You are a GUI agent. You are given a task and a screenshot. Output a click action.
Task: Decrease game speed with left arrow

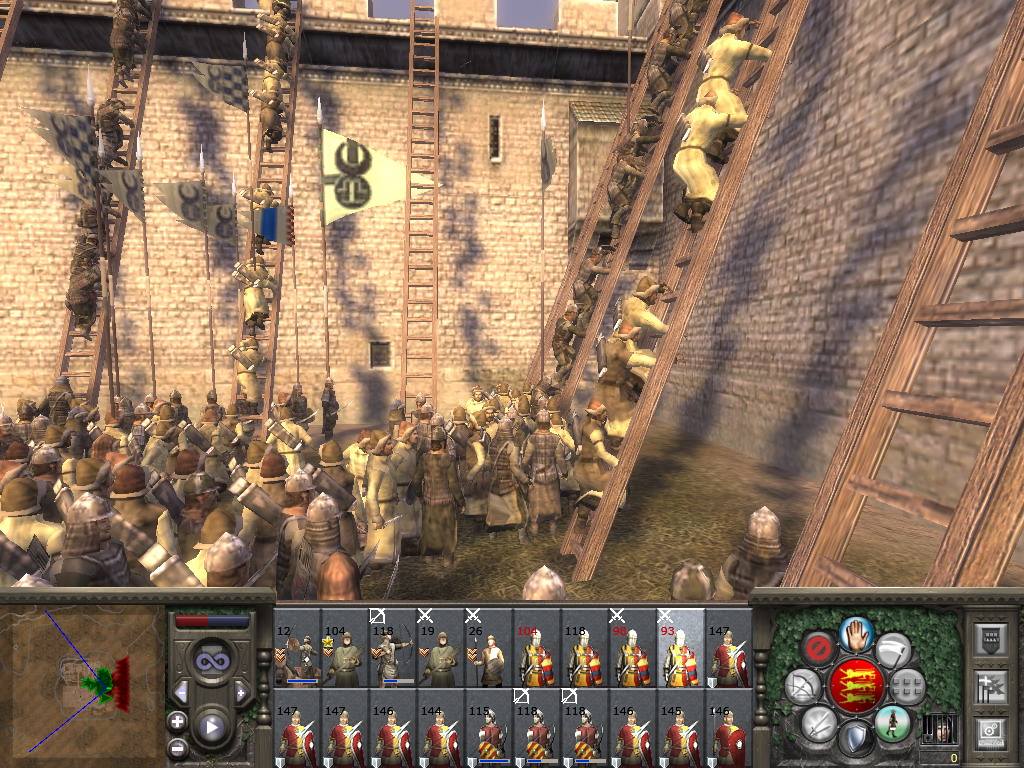pos(181,692)
